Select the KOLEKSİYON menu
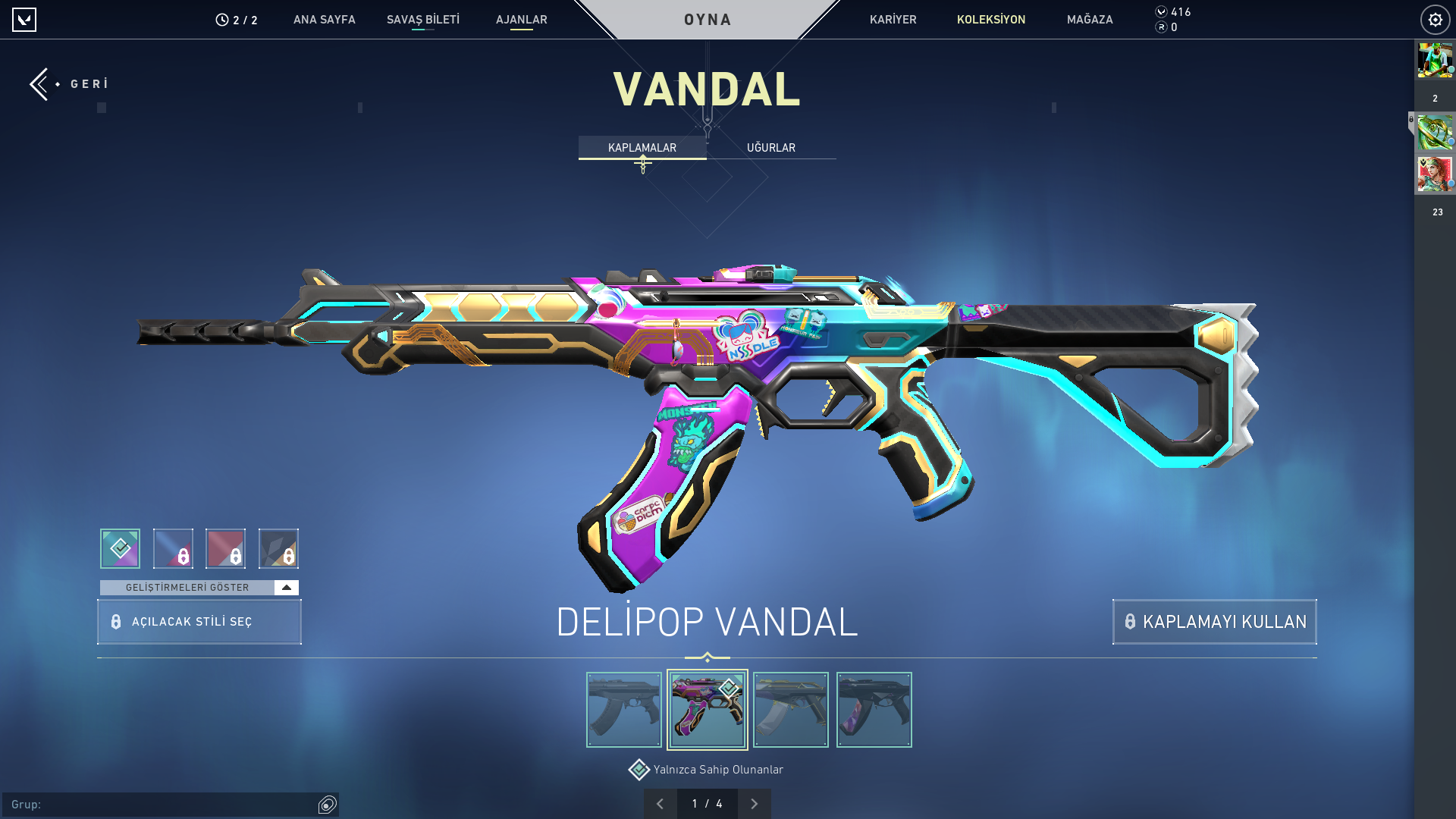Viewport: 1456px width, 819px height. tap(990, 20)
